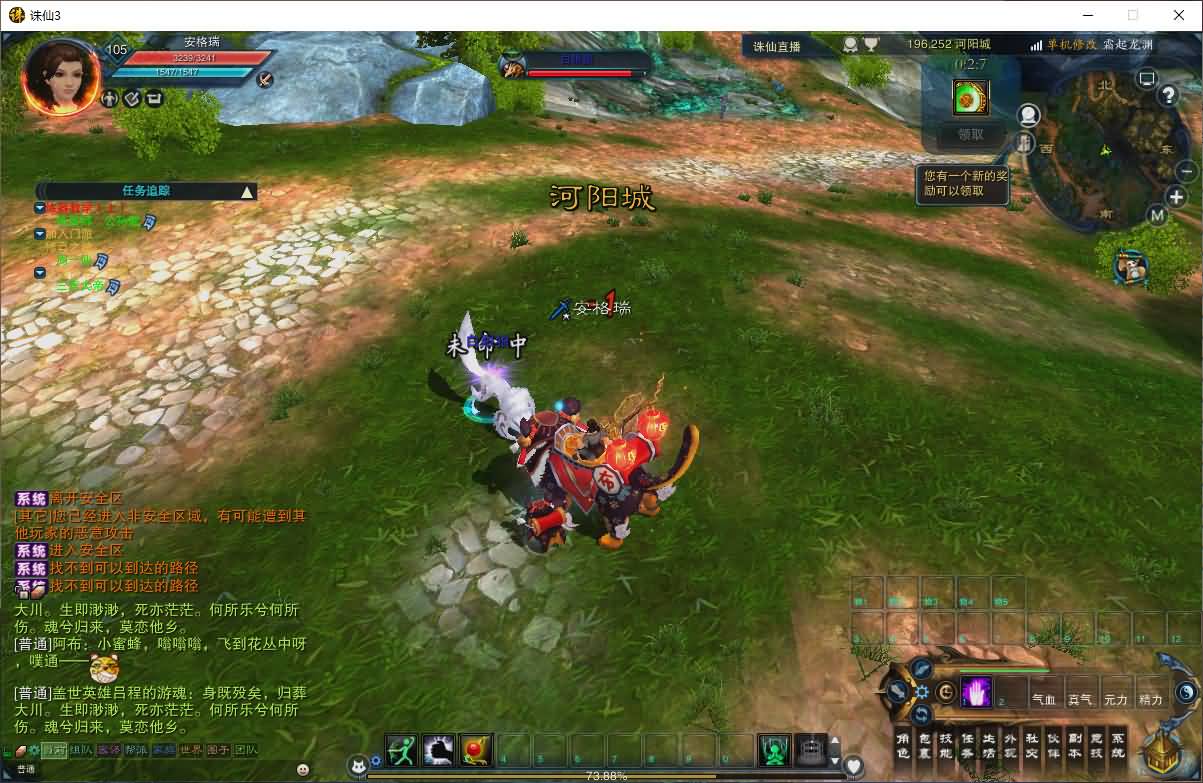Open the 角色 character menu
Viewport: 1203px width, 783px height.
click(x=903, y=745)
